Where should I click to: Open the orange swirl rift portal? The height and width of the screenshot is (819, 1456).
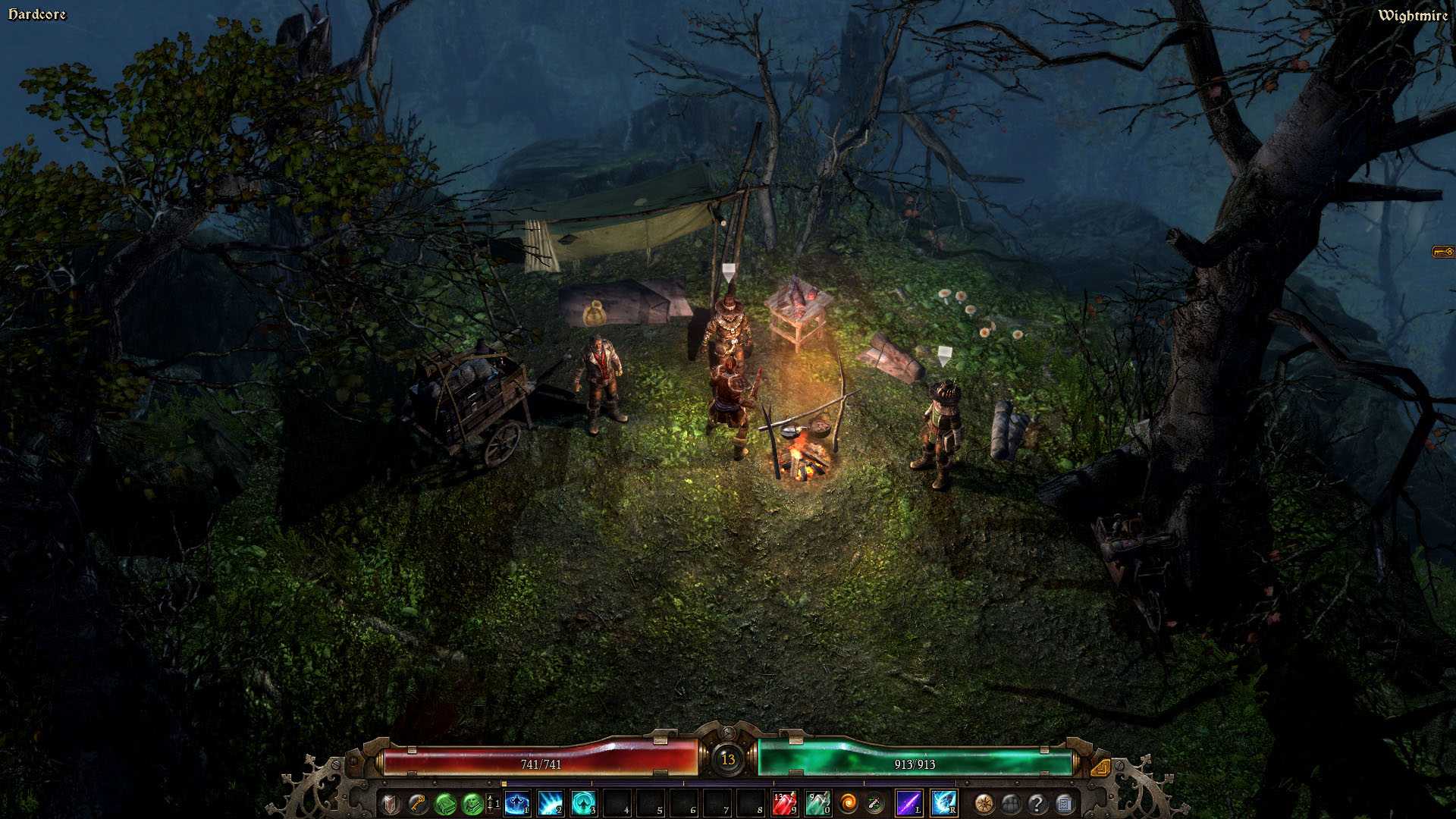click(x=849, y=803)
